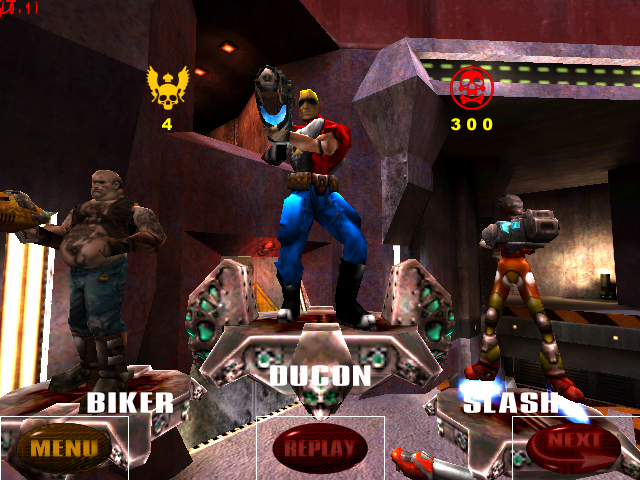Image resolution: width=640 pixels, height=480 pixels.
Task: Replay the match
Action: pos(320,447)
